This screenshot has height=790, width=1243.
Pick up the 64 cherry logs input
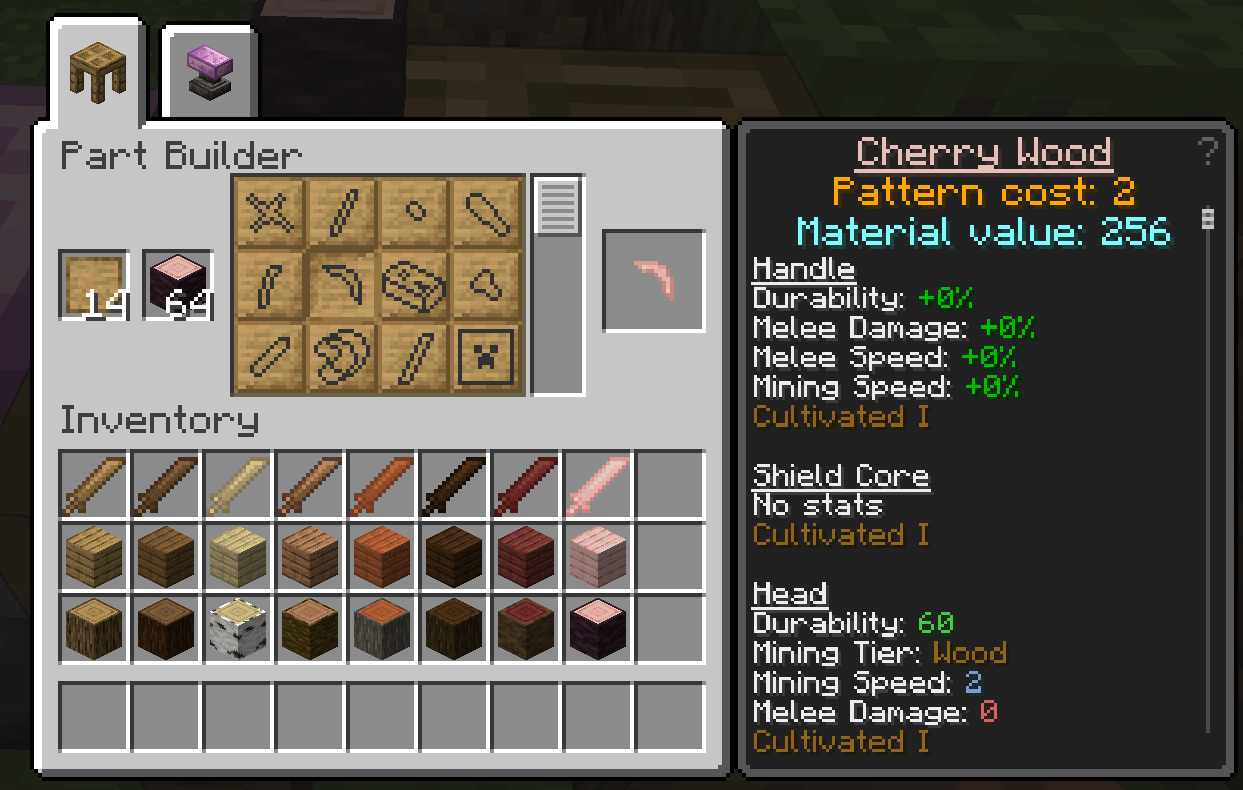point(178,285)
